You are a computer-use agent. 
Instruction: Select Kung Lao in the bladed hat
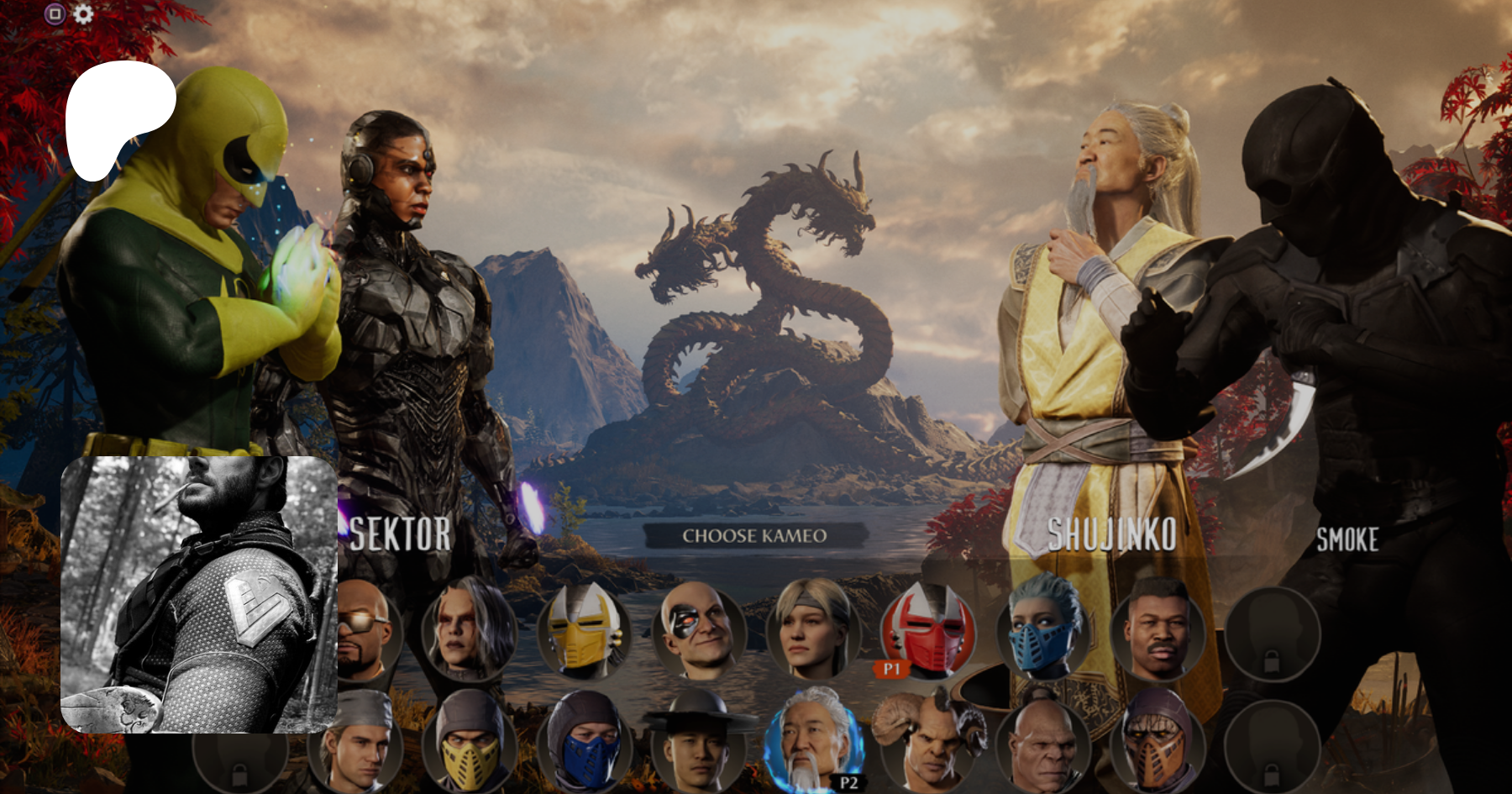tap(698, 744)
